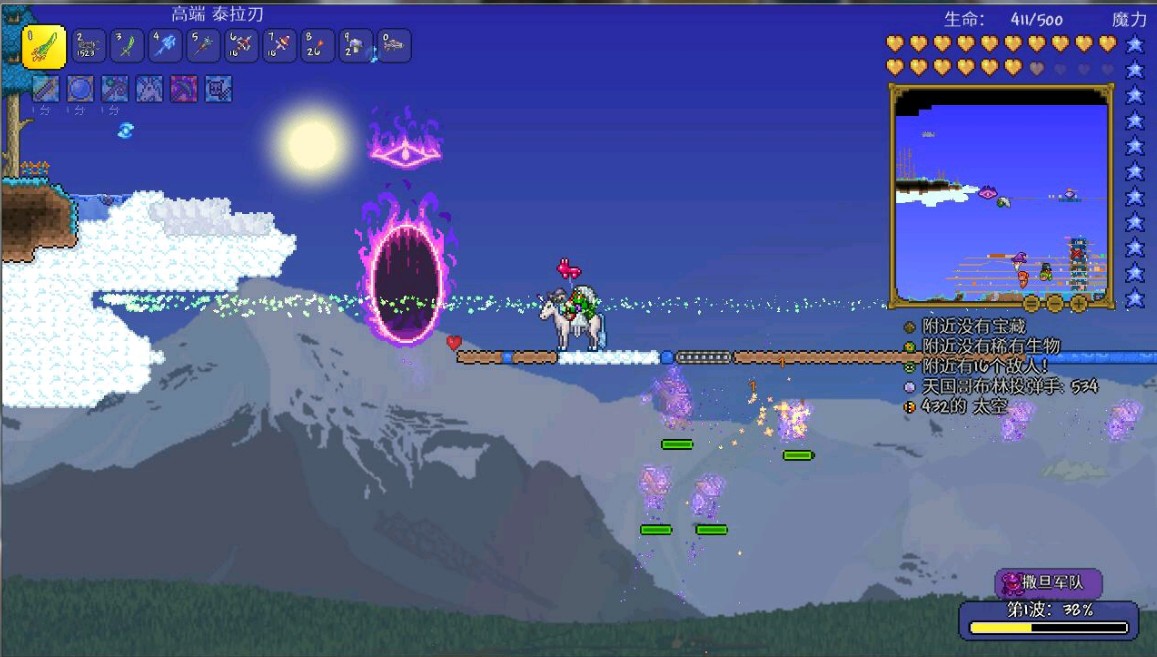Equip the green sword in hotbar slot 3
This screenshot has height=657, width=1157.
pyautogui.click(x=127, y=46)
